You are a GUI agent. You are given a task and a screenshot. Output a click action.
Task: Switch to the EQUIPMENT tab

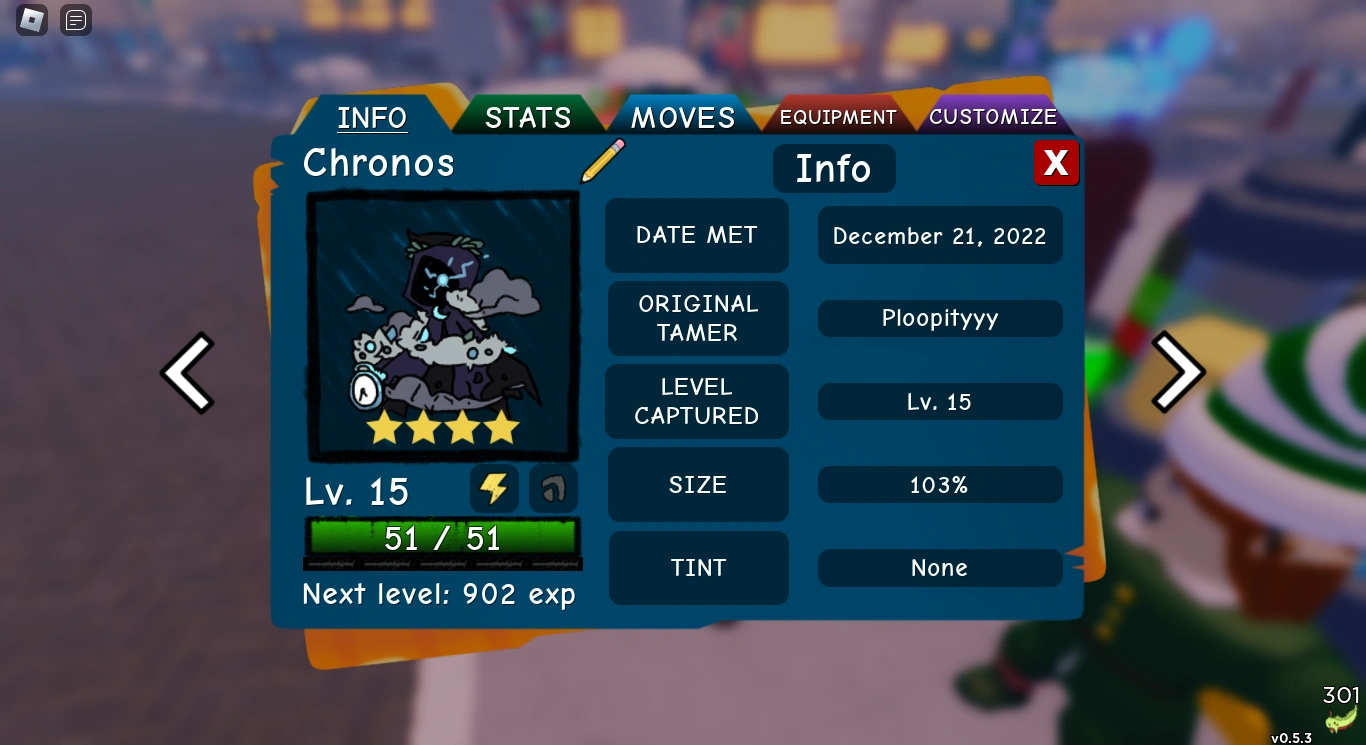click(838, 116)
